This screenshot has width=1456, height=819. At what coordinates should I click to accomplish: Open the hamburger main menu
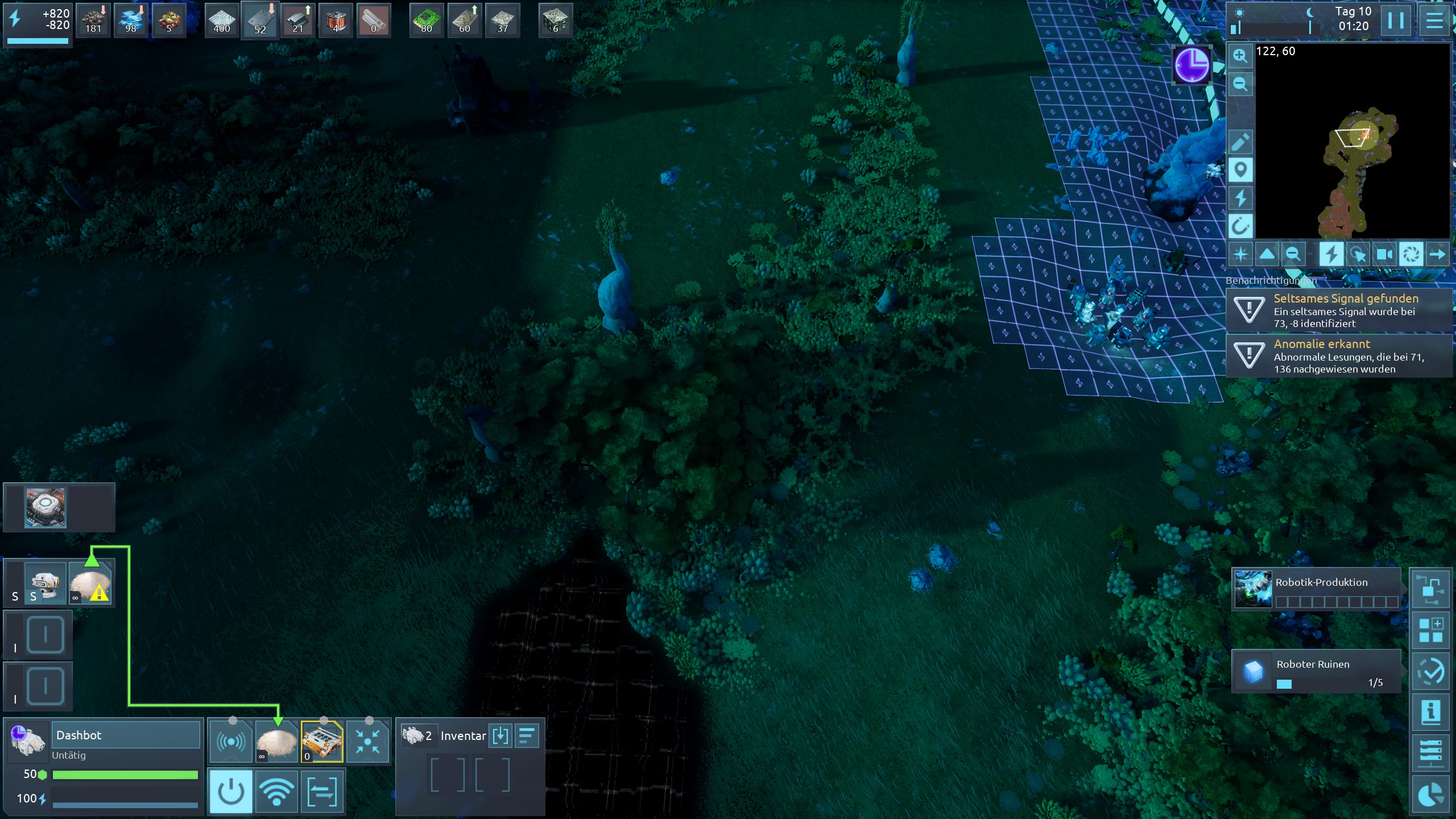click(1434, 20)
